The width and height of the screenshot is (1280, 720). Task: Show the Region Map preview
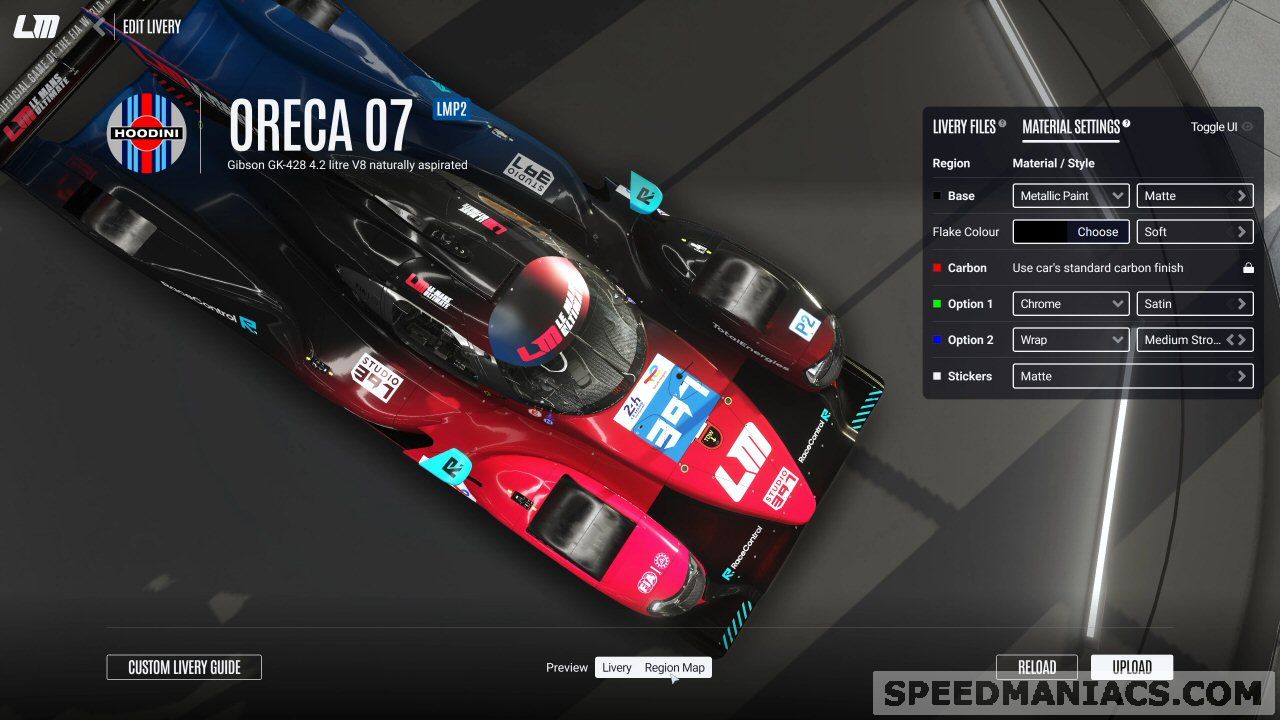(x=674, y=668)
